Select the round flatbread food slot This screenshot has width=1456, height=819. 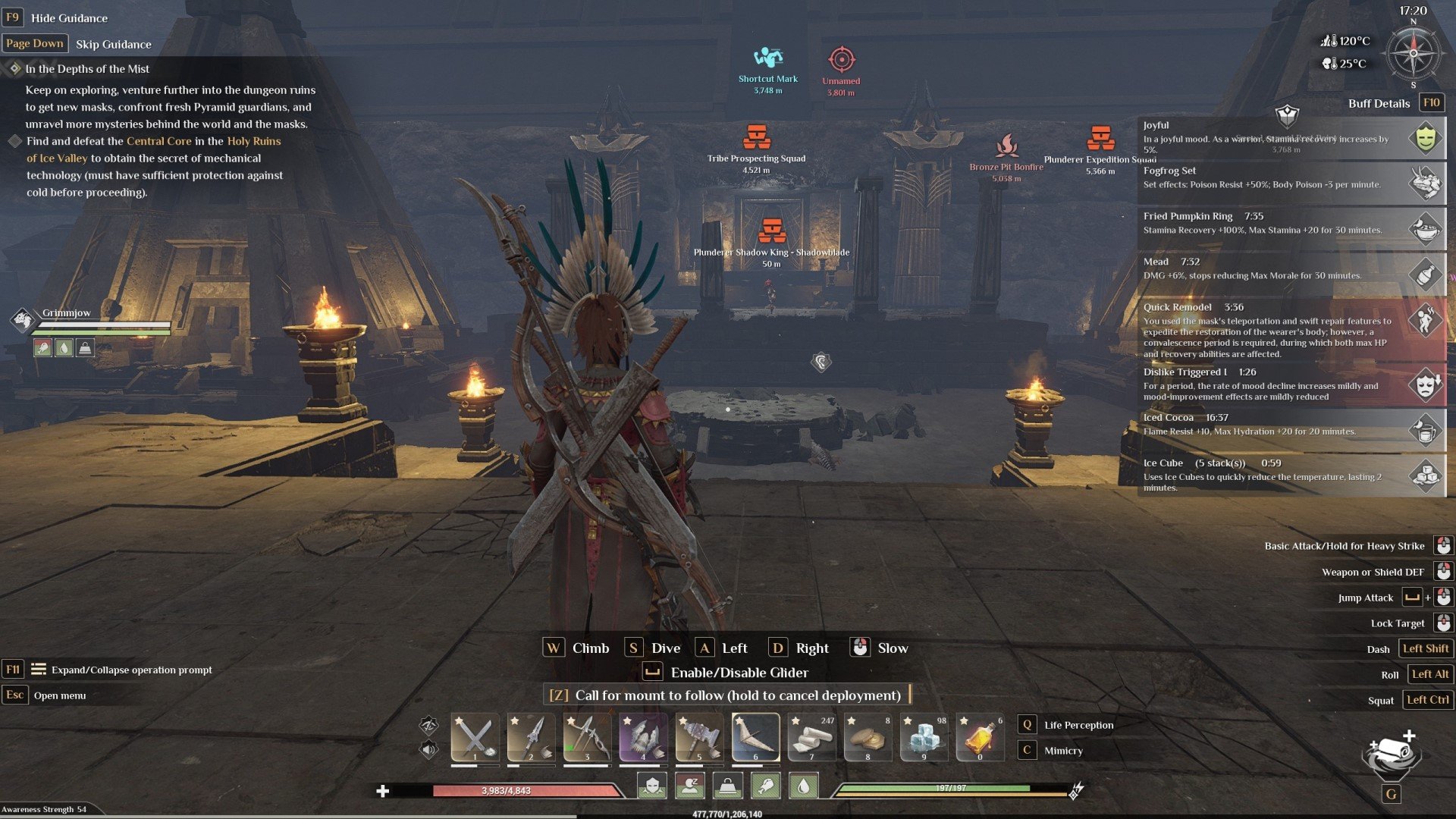868,737
